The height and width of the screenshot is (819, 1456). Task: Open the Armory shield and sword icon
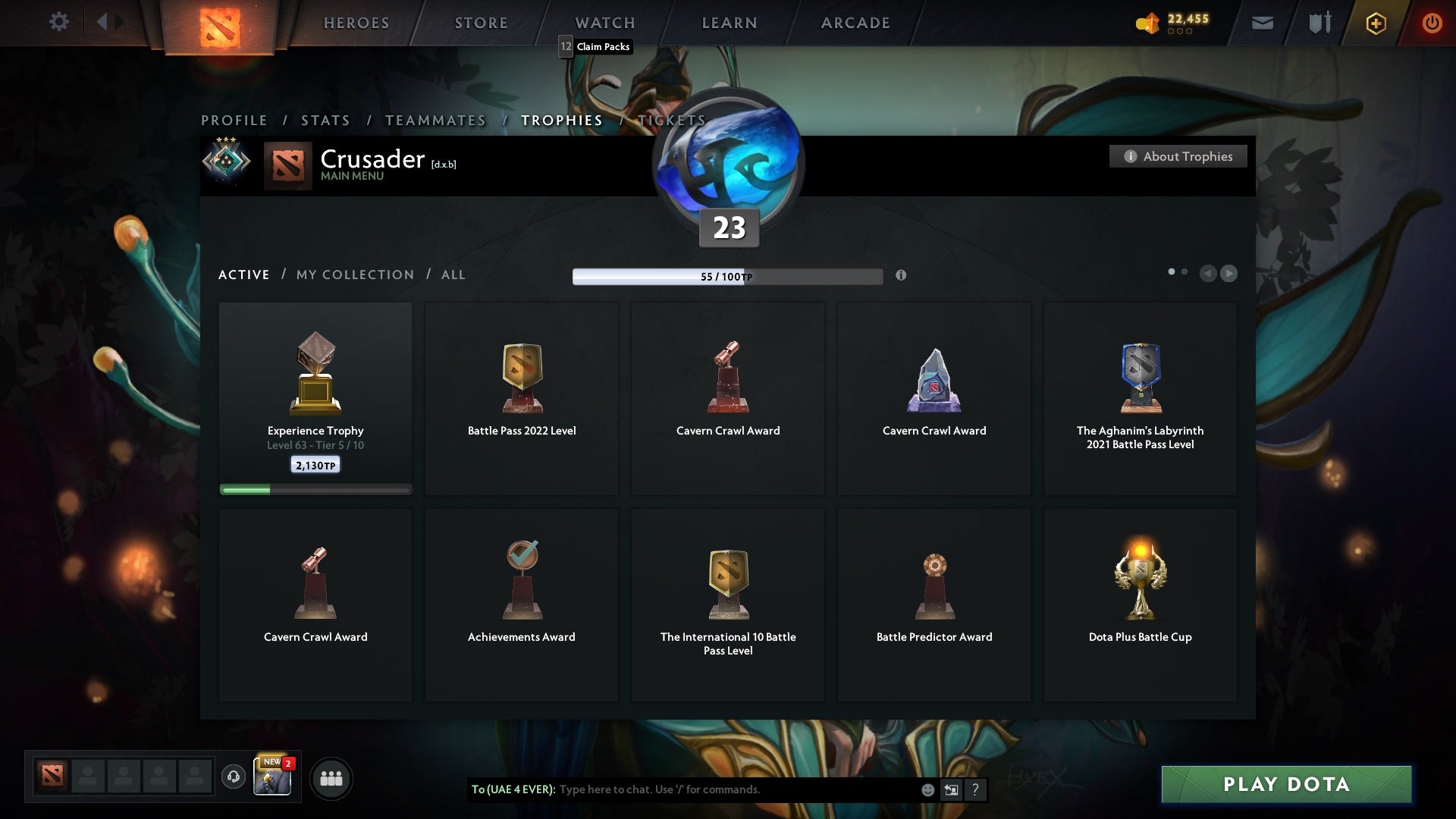coord(1319,22)
